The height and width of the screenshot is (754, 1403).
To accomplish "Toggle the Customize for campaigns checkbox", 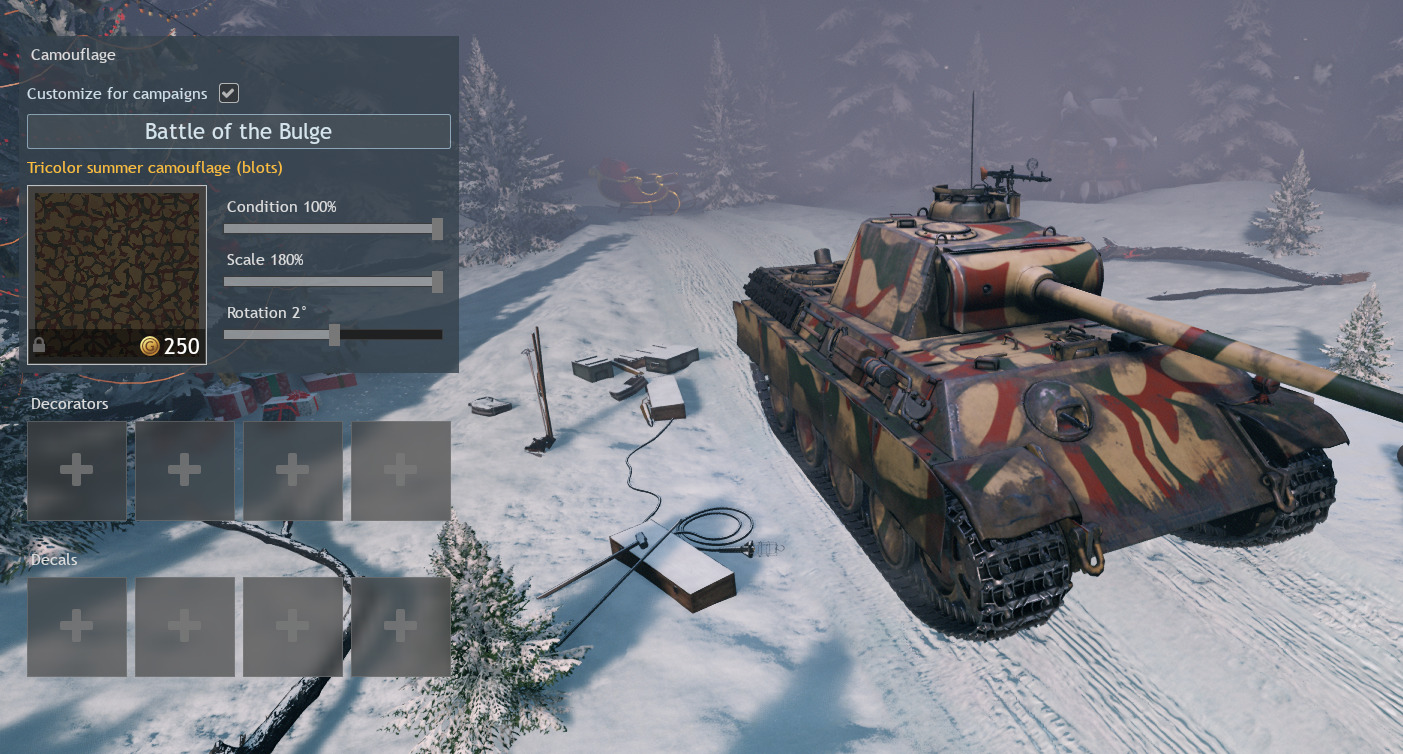I will coord(229,93).
